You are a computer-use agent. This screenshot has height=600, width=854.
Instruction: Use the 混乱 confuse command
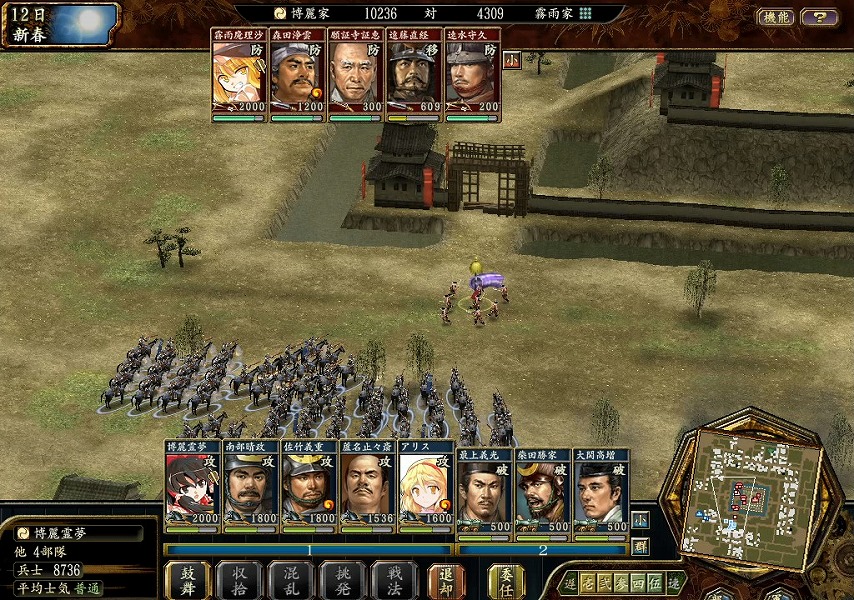pos(291,580)
